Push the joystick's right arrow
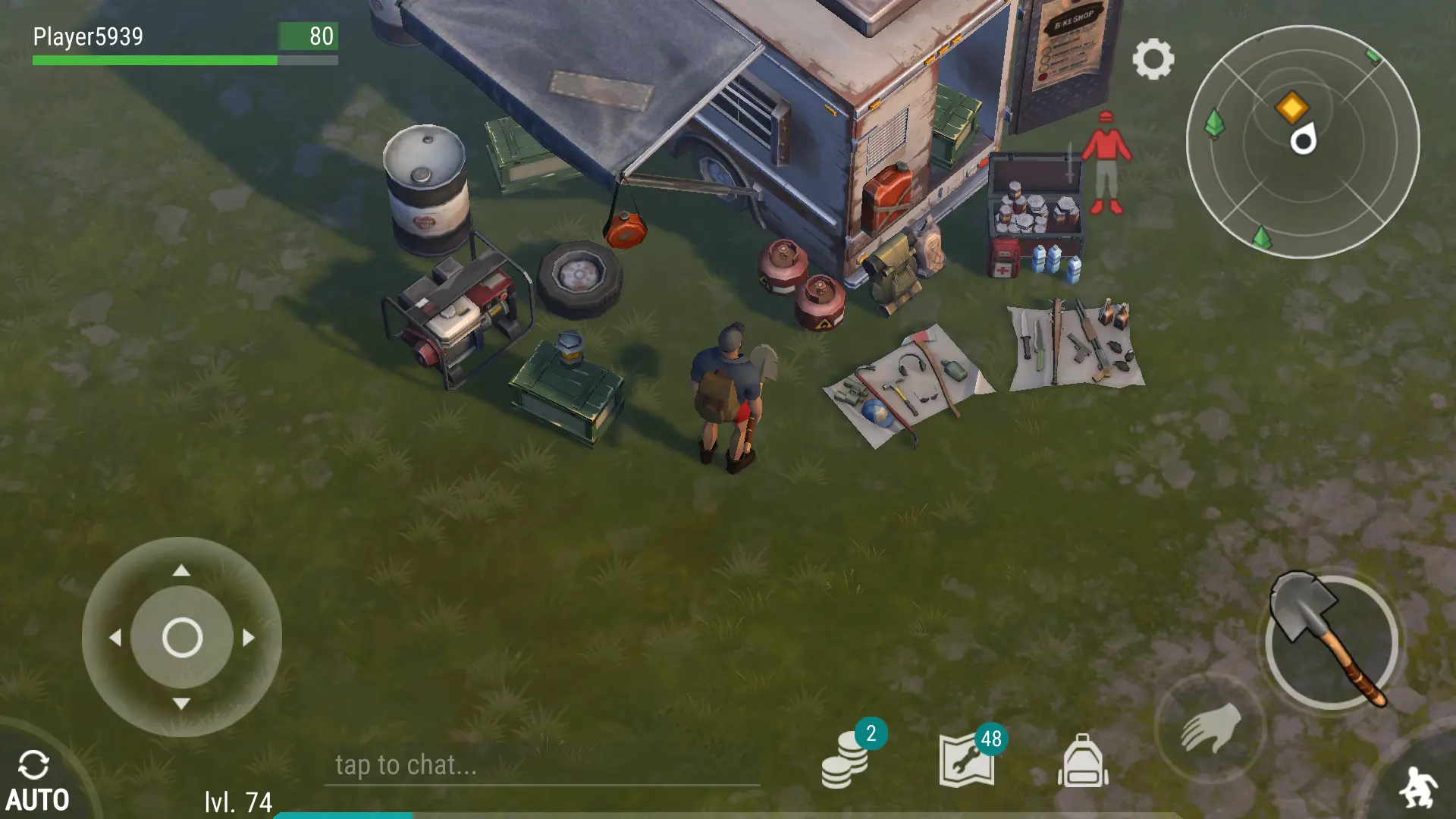This screenshot has width=1456, height=819. 249,638
